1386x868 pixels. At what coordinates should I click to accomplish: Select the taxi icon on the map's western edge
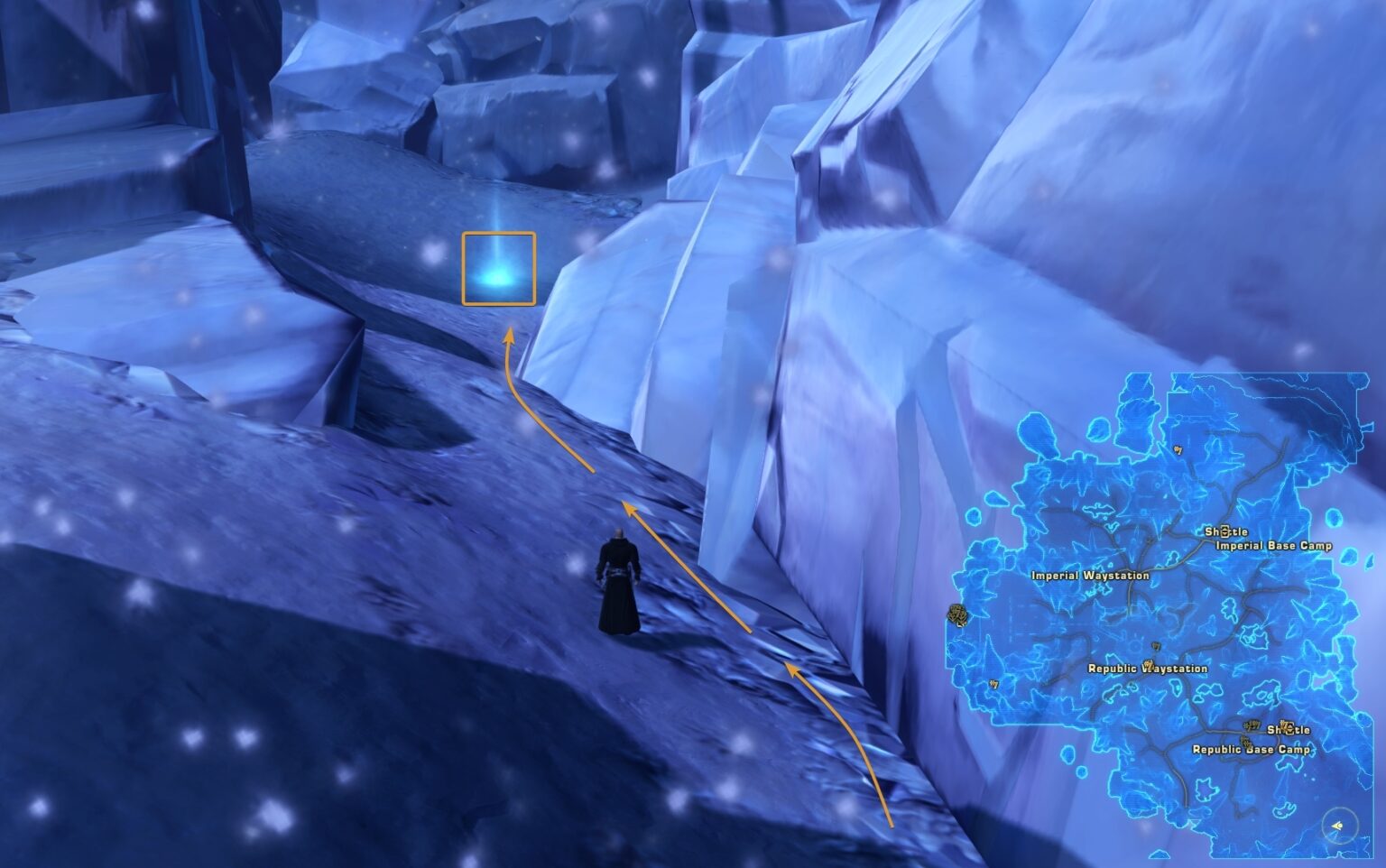pyautogui.click(x=956, y=615)
